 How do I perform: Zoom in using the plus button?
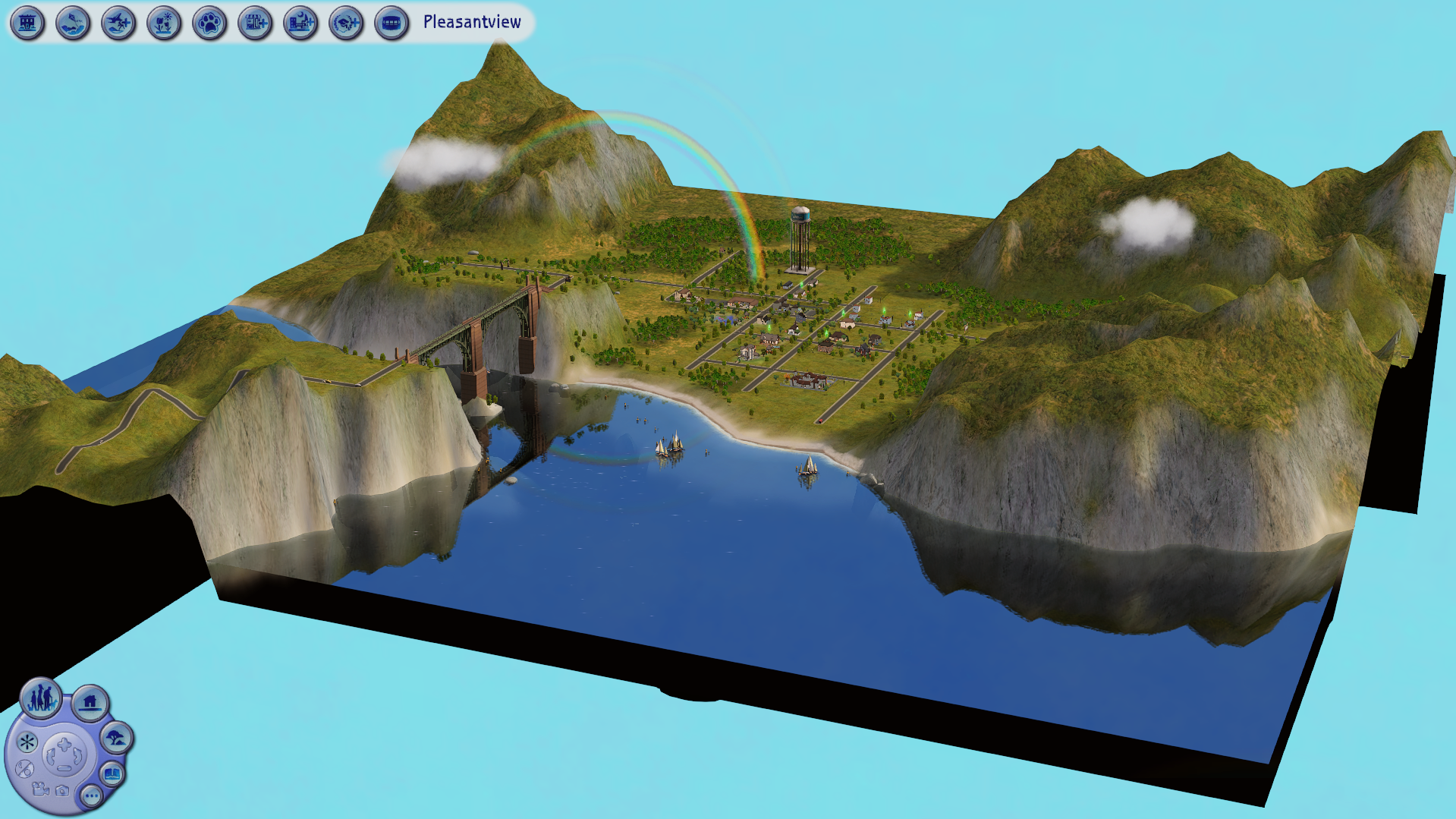[x=63, y=742]
